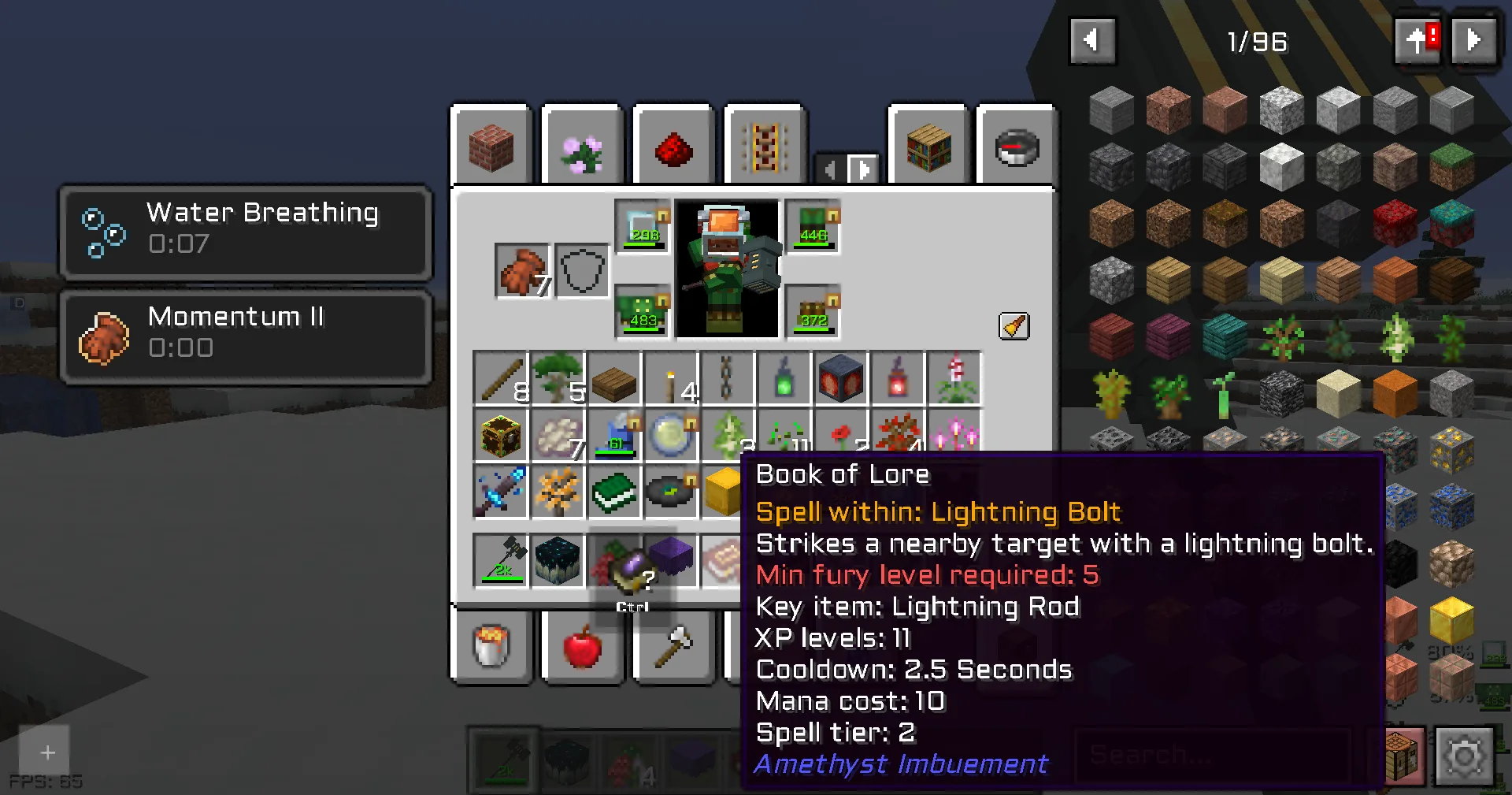Image resolution: width=1512 pixels, height=795 pixels.
Task: Select the axe in the hotbar
Action: point(673,648)
